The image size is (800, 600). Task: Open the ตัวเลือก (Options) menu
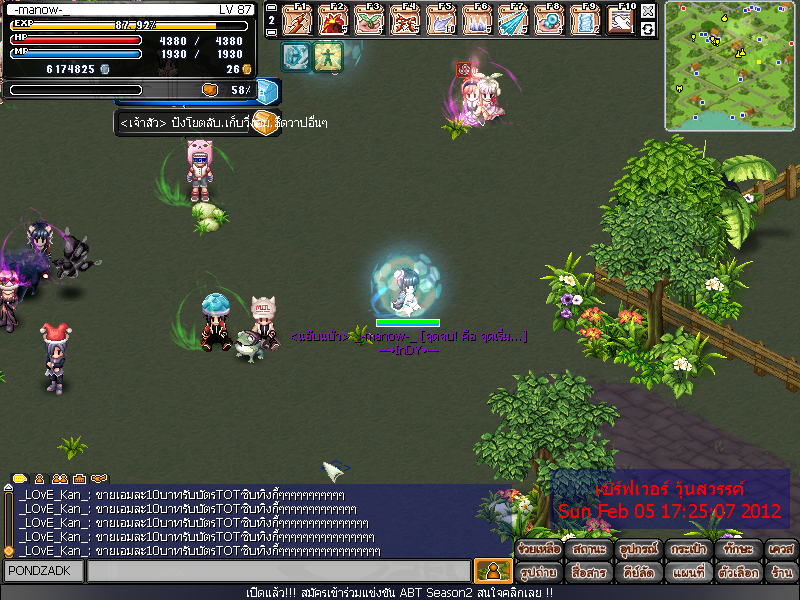coord(738,573)
